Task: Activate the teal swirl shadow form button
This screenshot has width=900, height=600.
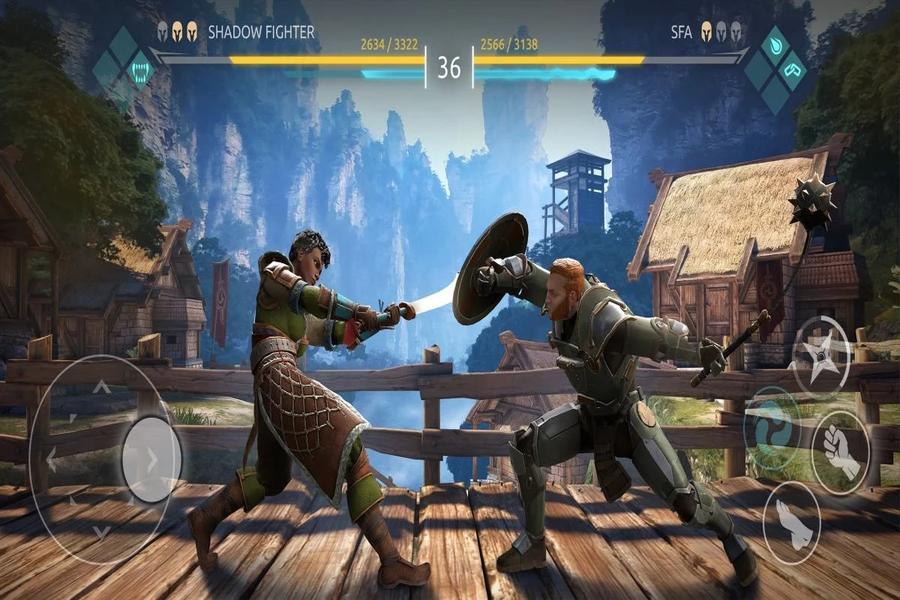Action: point(773,426)
